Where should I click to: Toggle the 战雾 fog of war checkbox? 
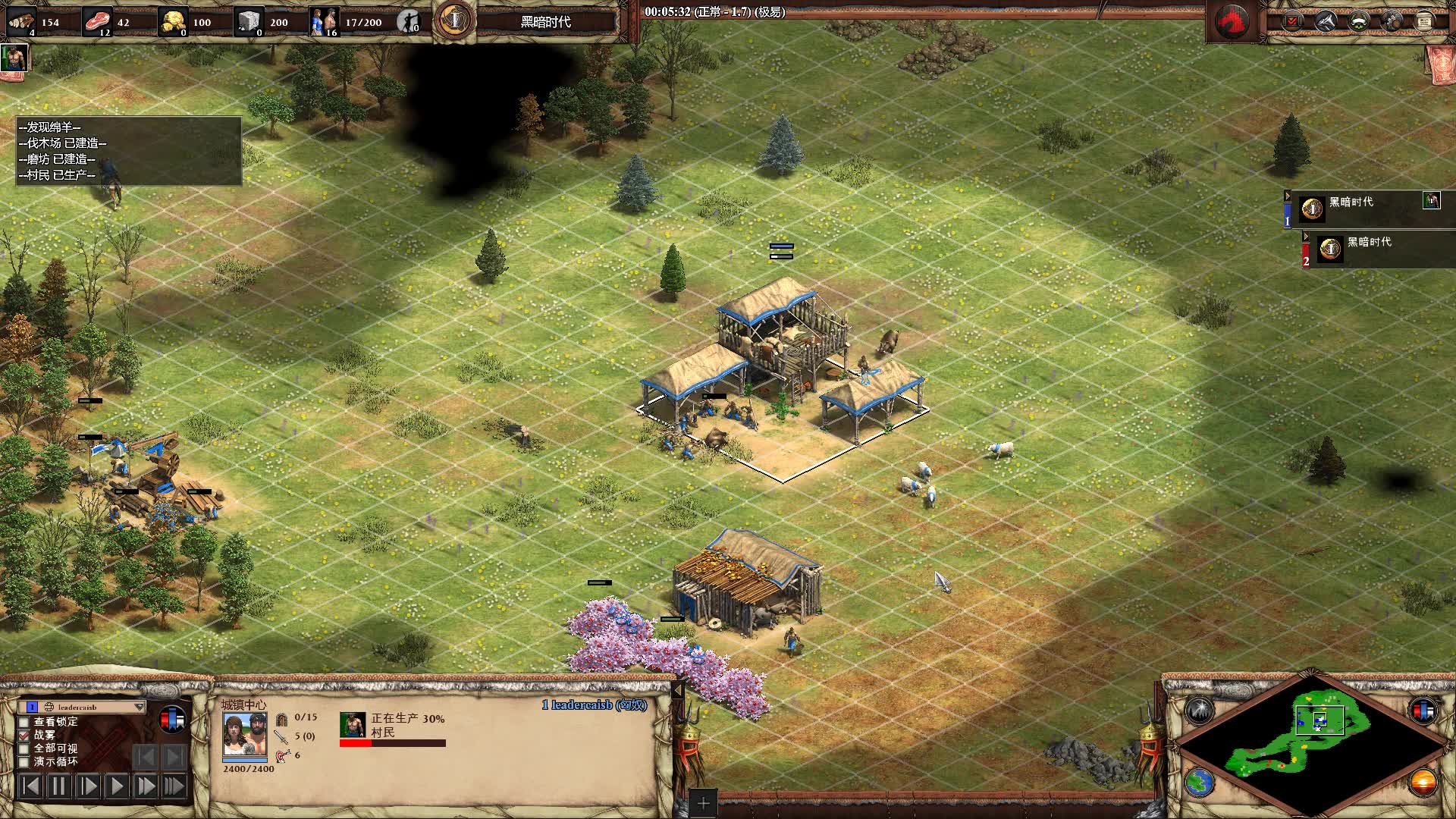pyautogui.click(x=24, y=735)
